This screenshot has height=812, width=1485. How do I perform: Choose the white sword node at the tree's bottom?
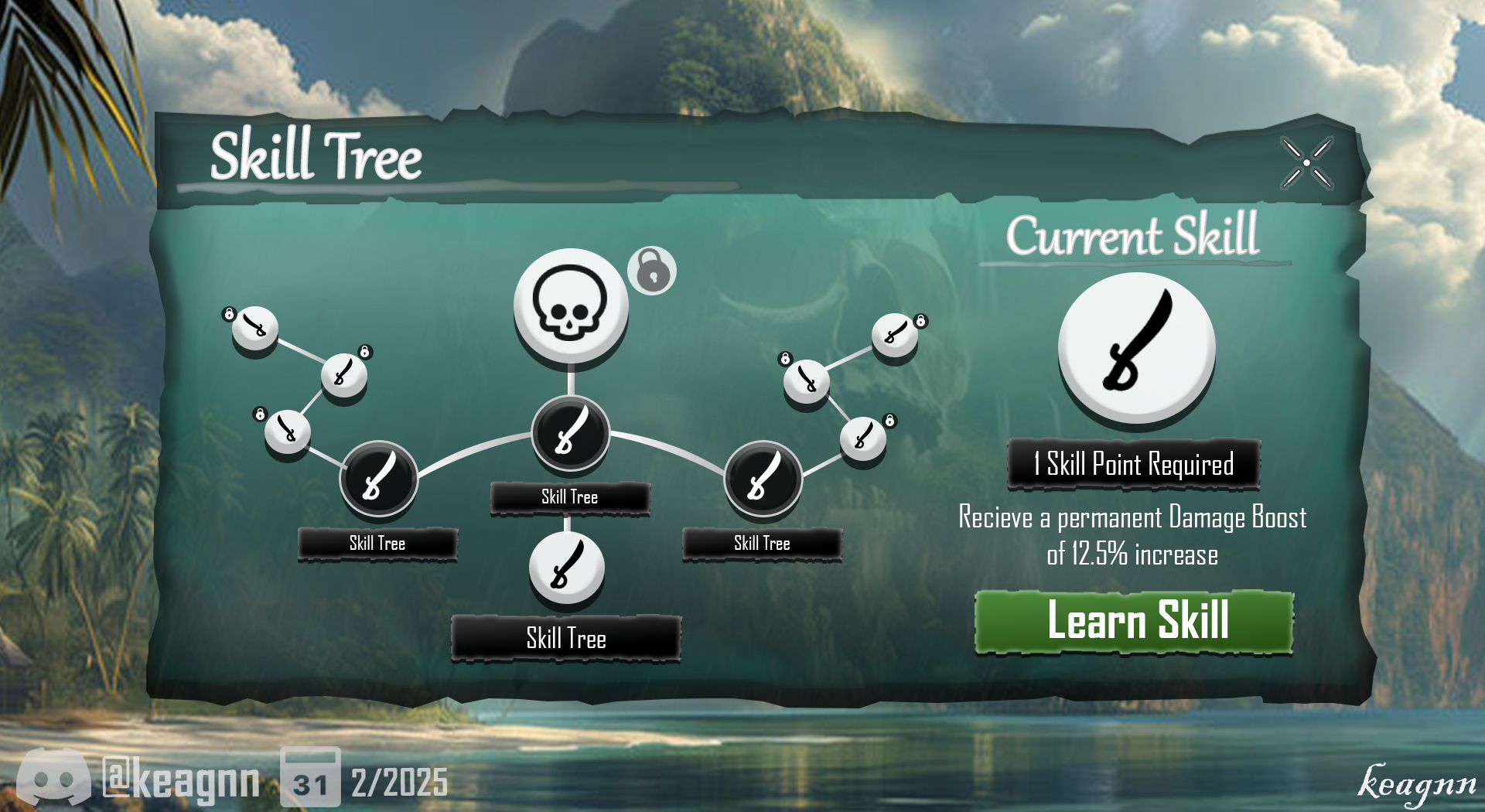click(x=567, y=568)
